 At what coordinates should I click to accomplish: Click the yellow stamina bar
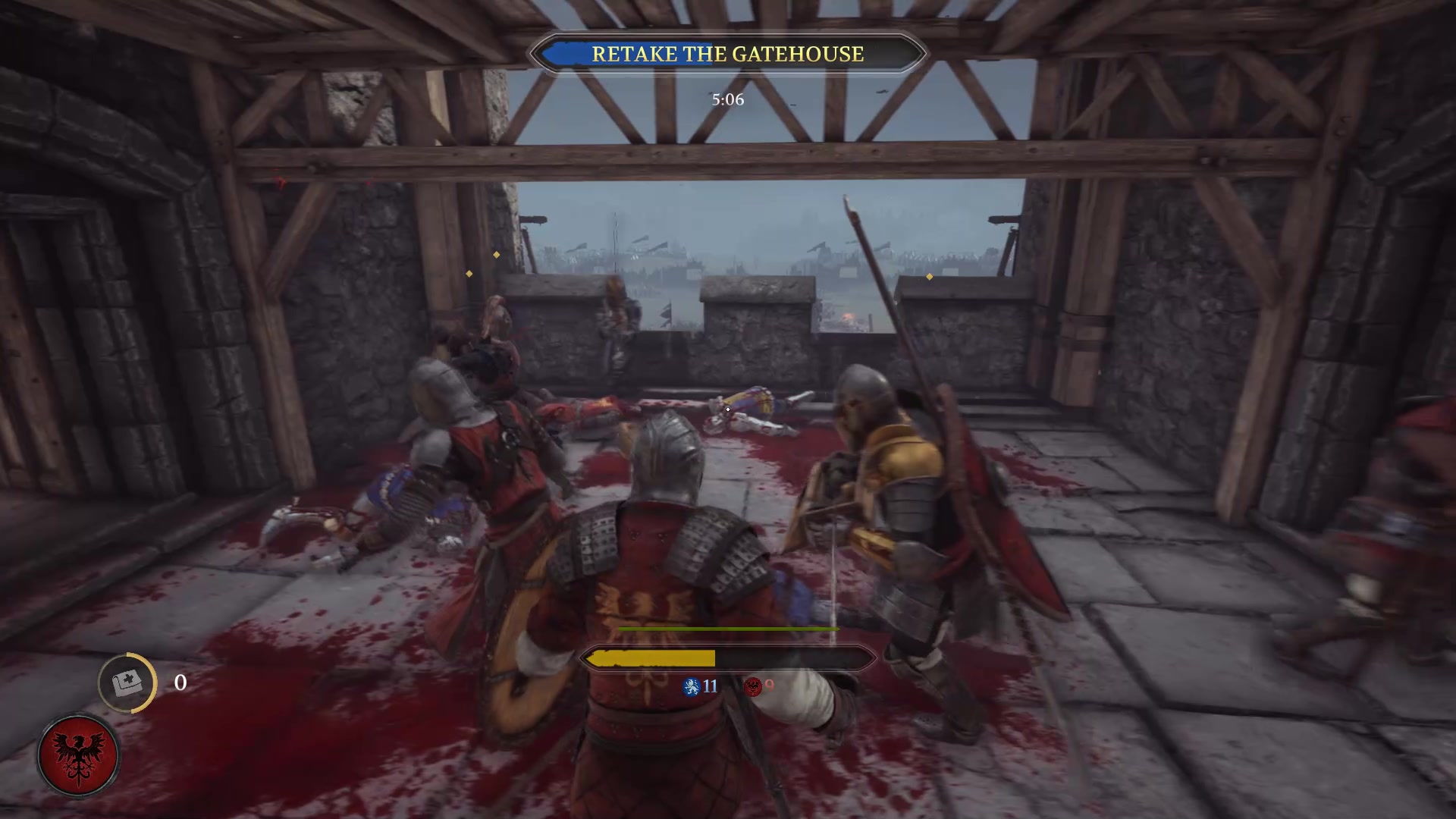click(652, 658)
